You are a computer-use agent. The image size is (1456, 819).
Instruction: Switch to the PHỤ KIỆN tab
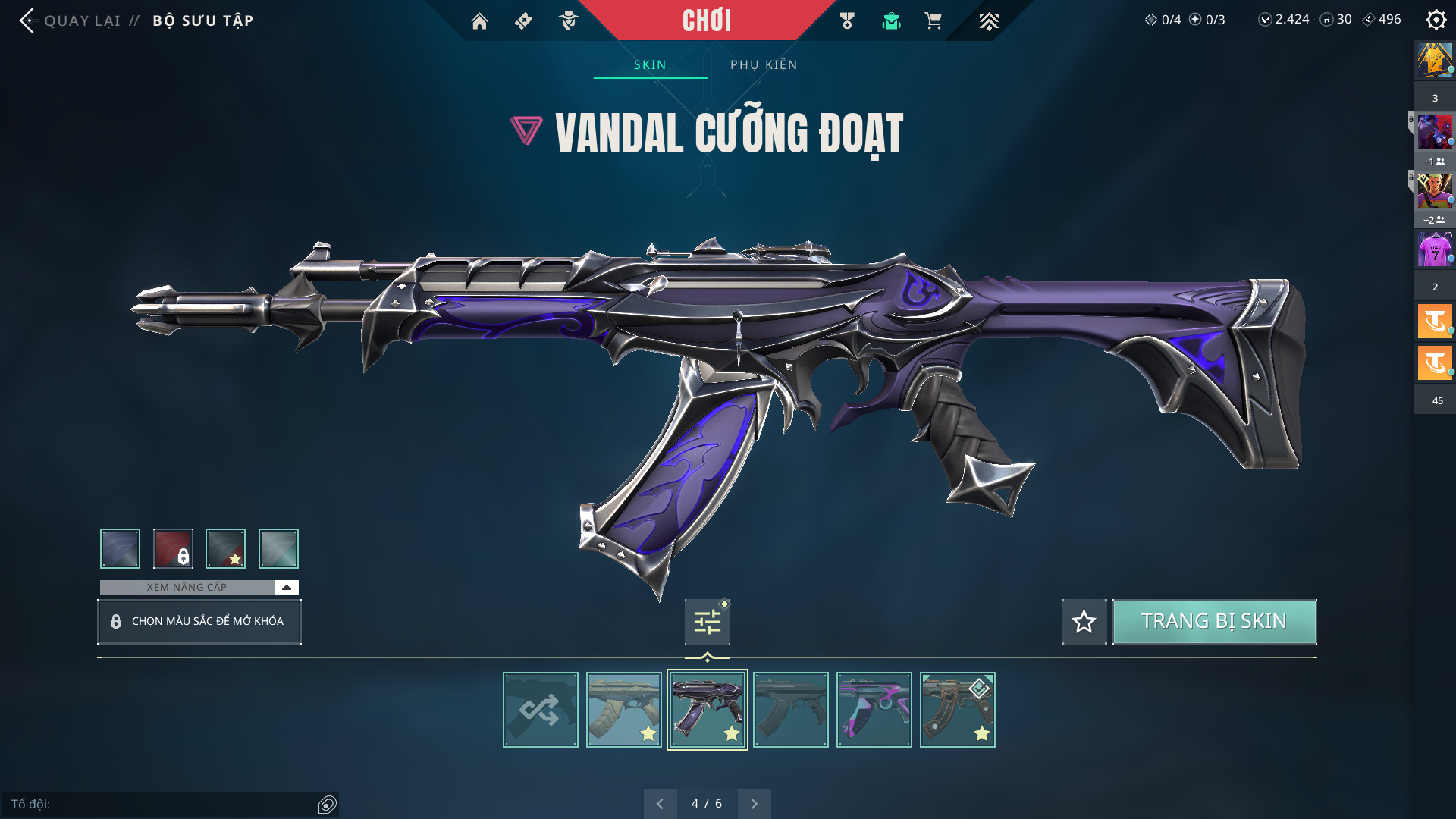pos(764,64)
